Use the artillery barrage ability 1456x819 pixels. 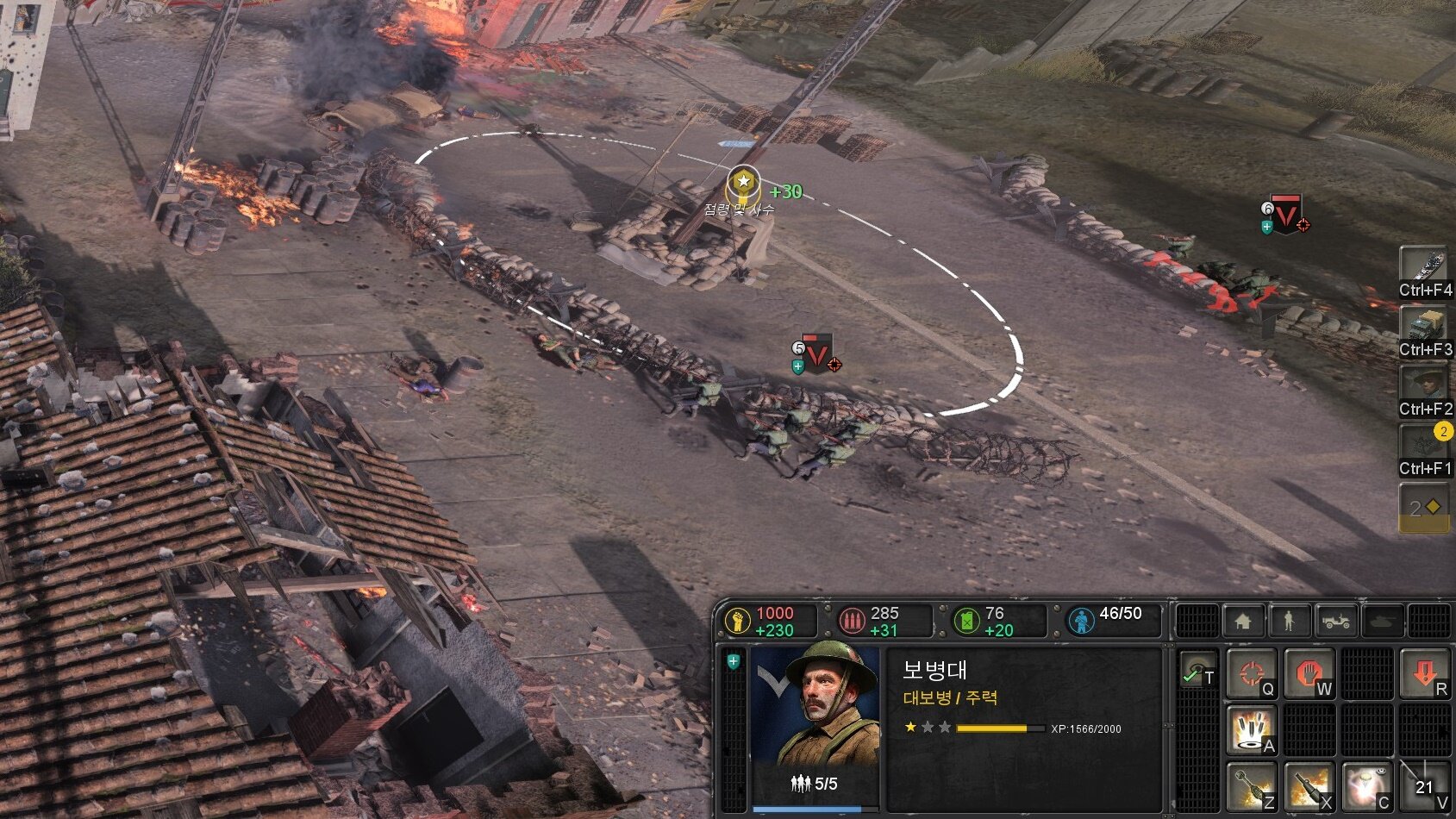1251,731
